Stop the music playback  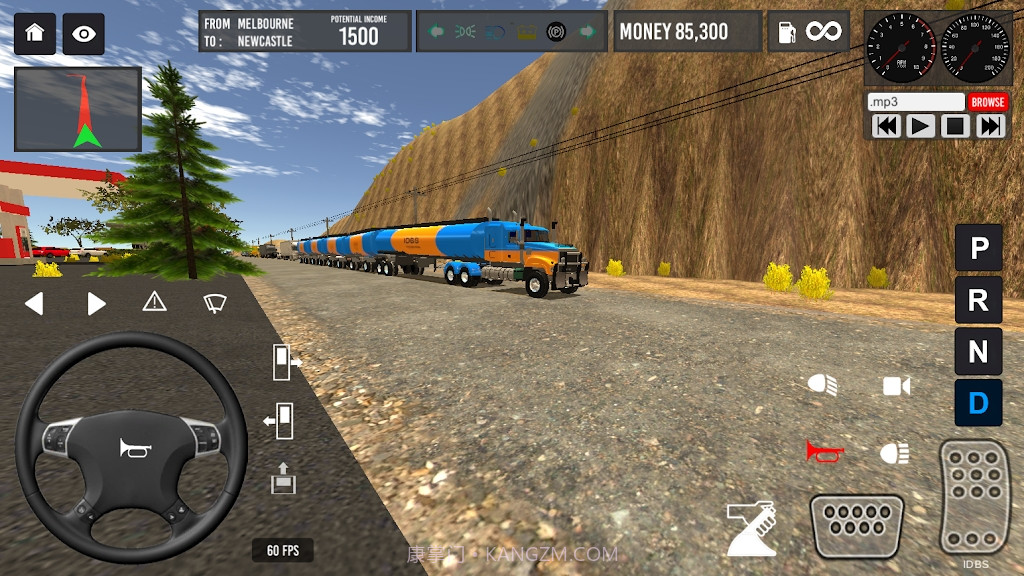pos(955,126)
